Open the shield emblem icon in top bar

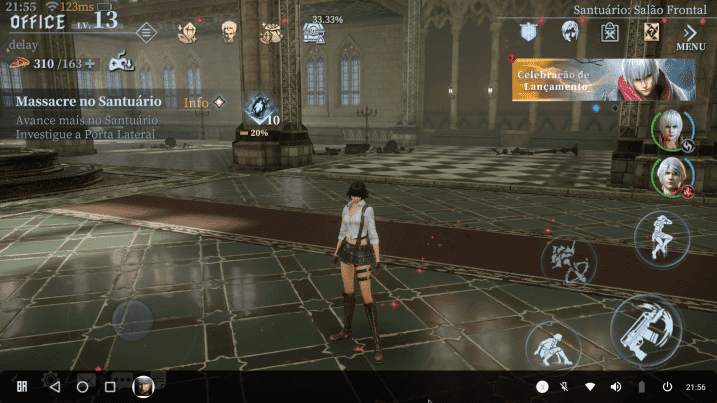pos(531,32)
